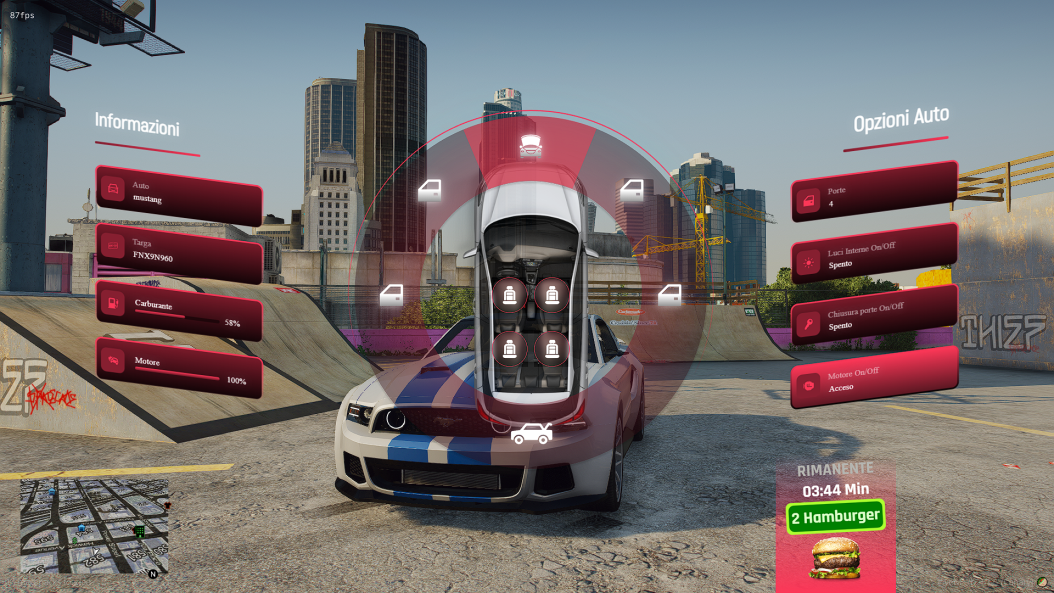
Task: Choose the rear-left seat icon
Action: click(510, 347)
